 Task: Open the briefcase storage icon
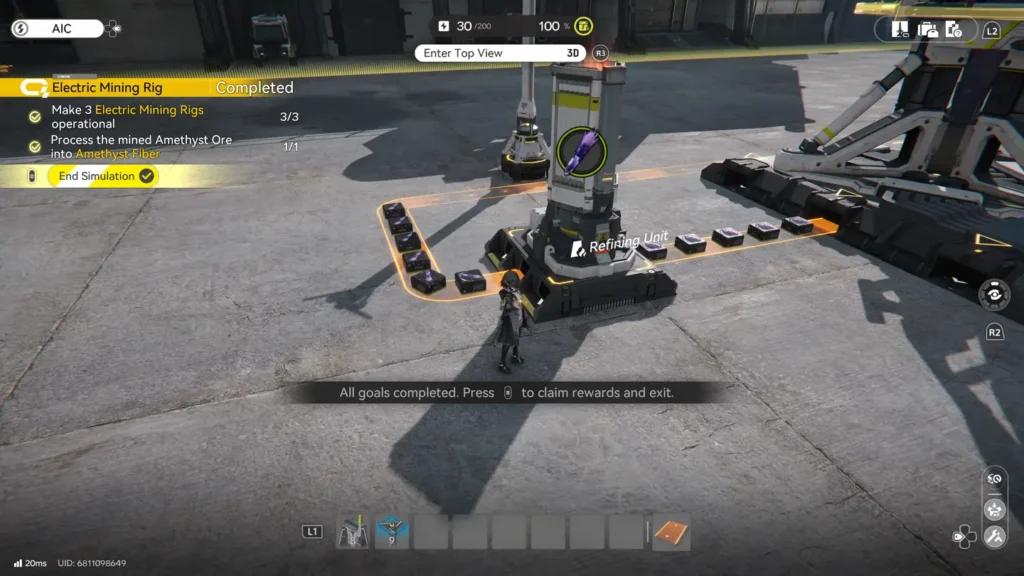click(927, 30)
